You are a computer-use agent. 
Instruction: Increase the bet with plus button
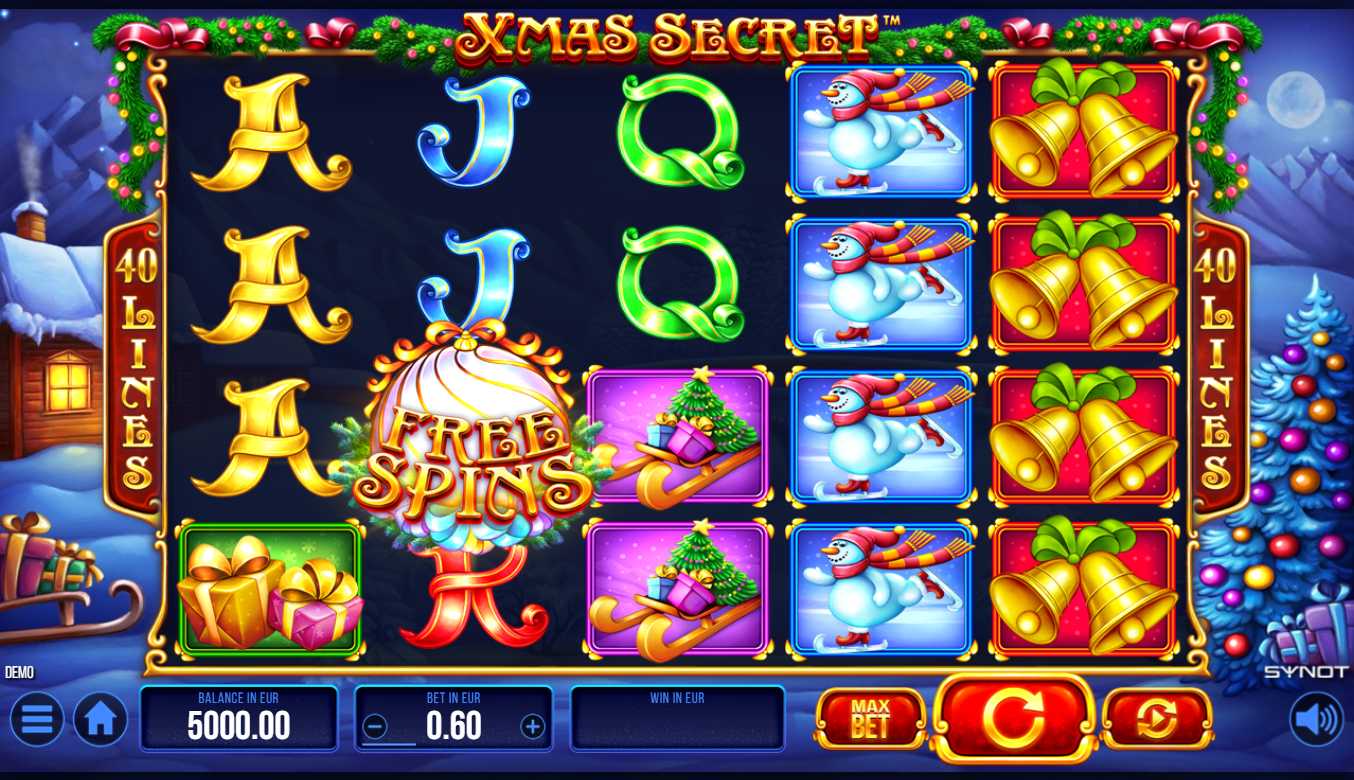pyautogui.click(x=533, y=727)
